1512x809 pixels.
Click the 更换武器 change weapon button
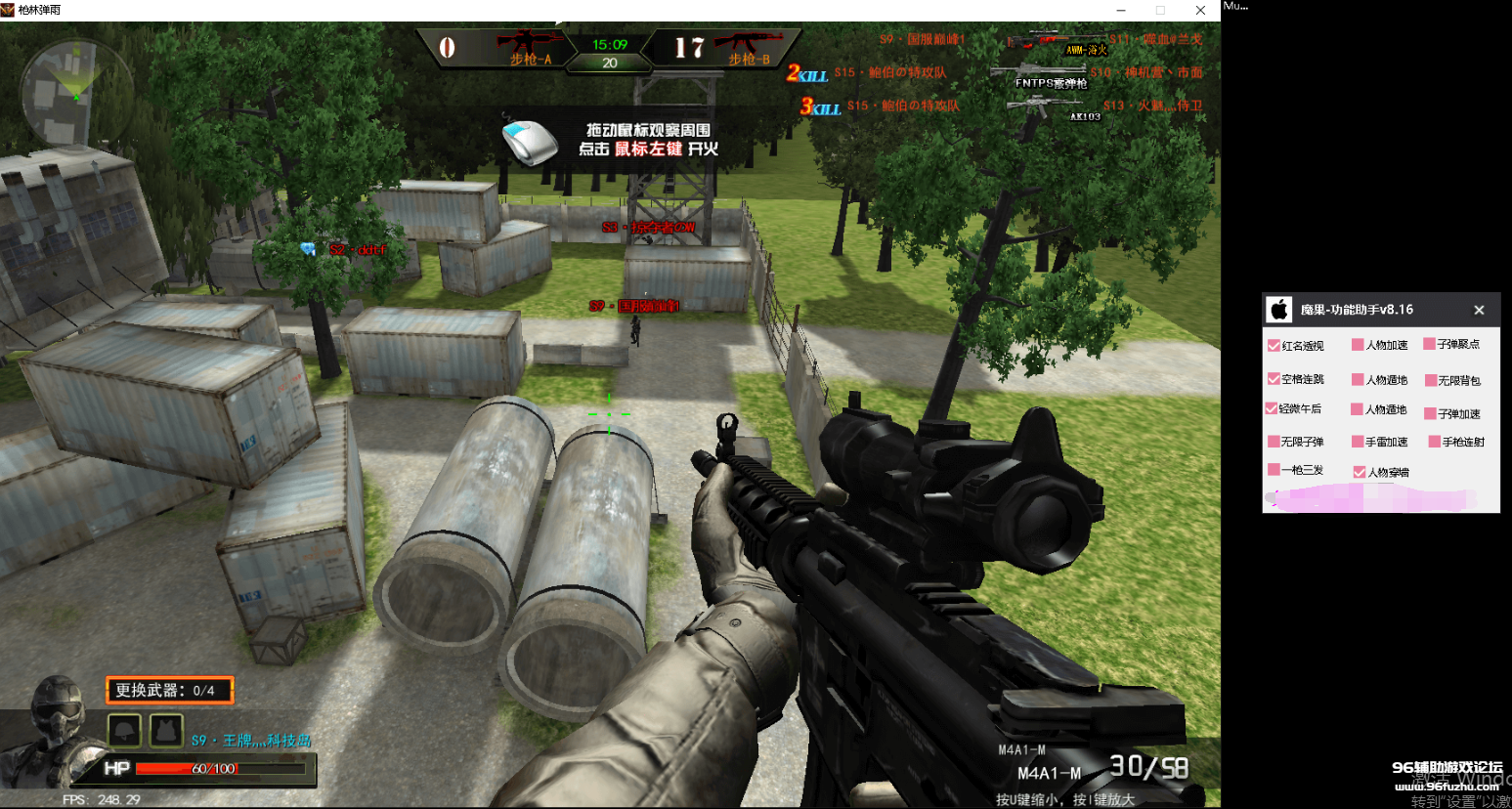coord(169,690)
